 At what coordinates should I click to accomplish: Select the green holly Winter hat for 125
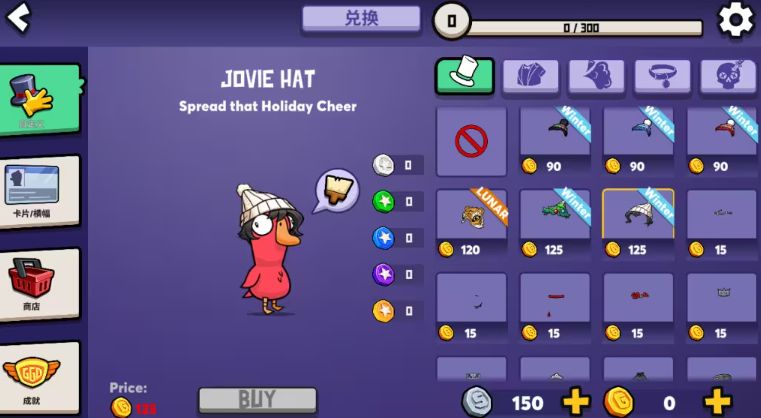(555, 223)
